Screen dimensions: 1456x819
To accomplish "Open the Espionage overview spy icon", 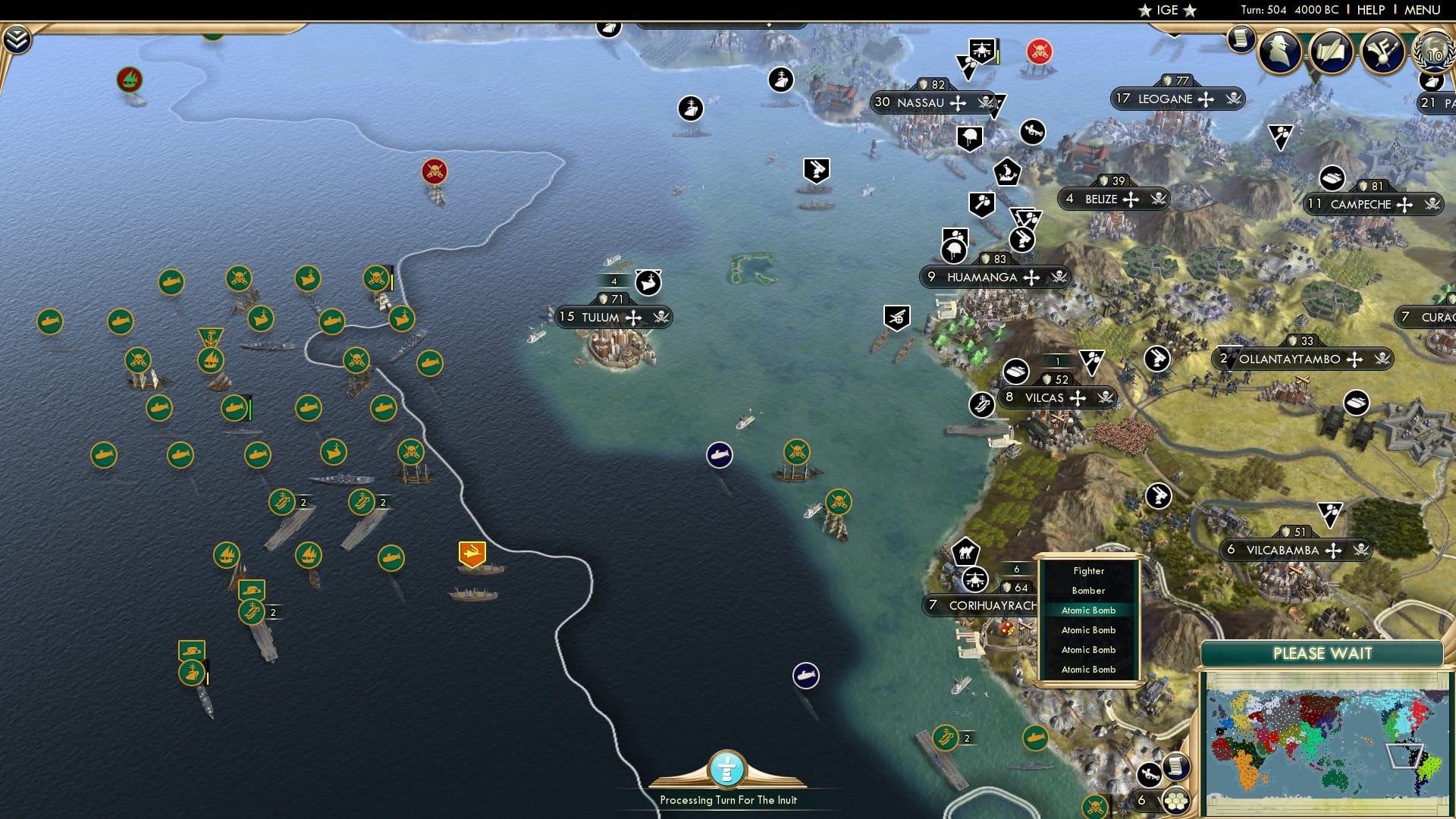I will pyautogui.click(x=1279, y=52).
